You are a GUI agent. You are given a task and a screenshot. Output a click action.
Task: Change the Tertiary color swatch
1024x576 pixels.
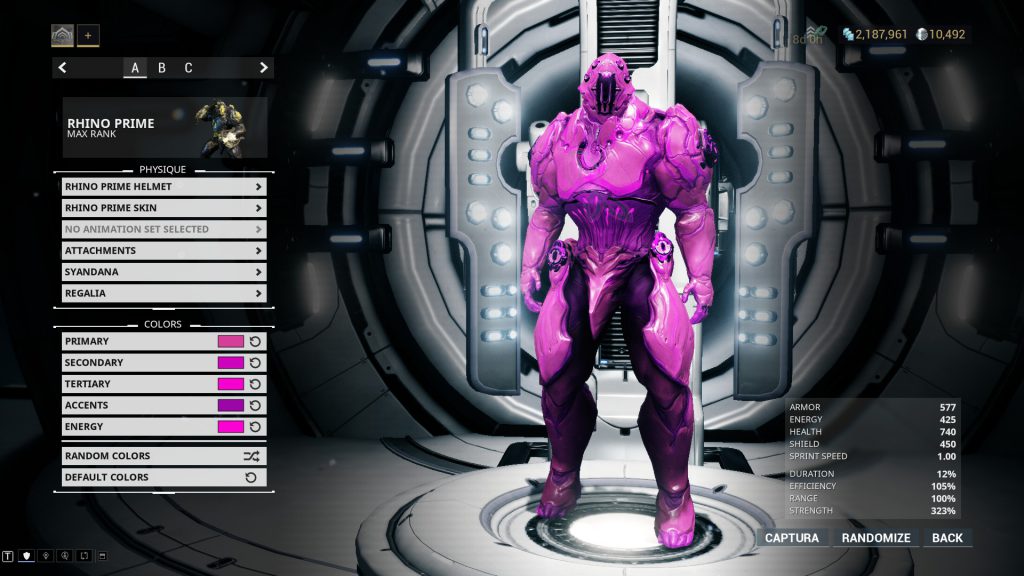pos(231,384)
